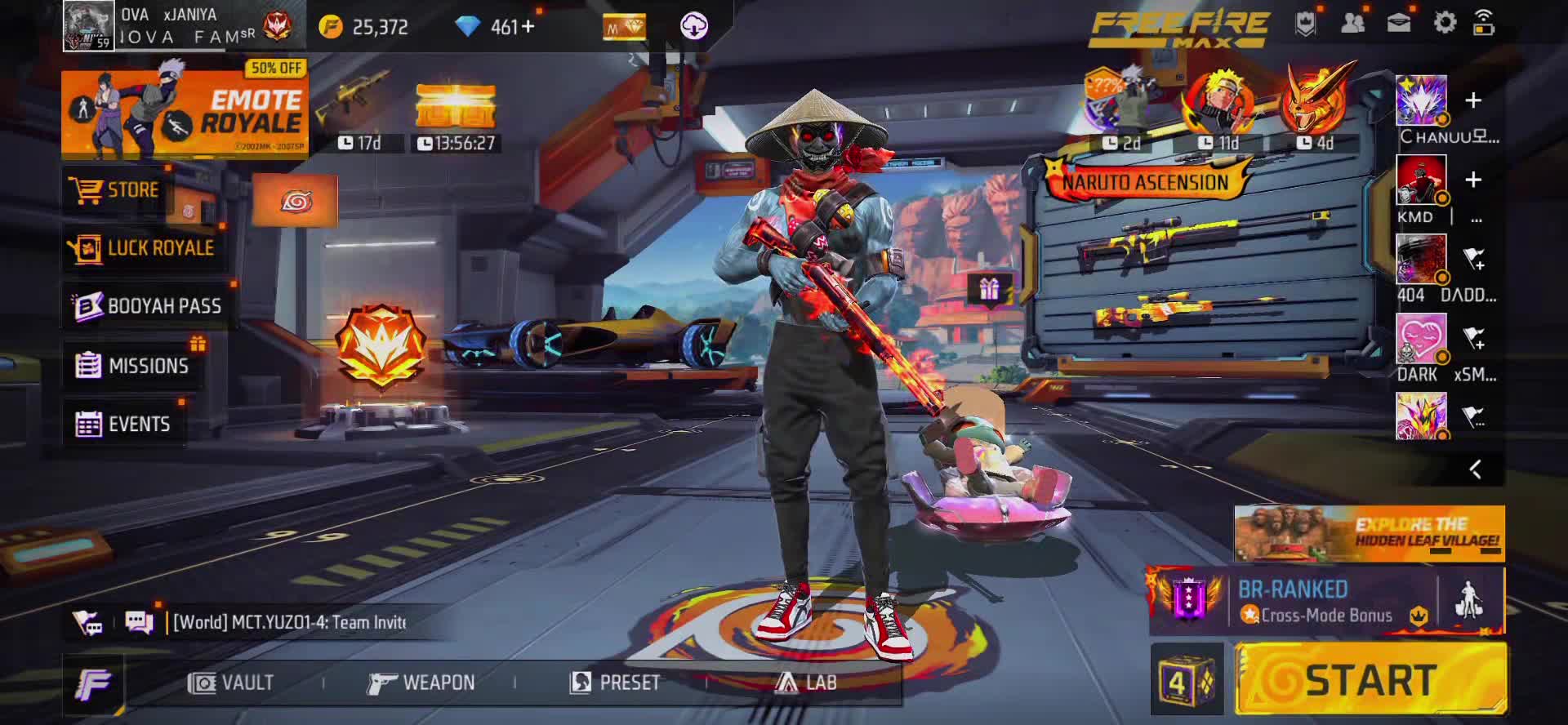This screenshot has width=1568, height=725.
Task: Open the friends list icon
Action: pos(1352,23)
